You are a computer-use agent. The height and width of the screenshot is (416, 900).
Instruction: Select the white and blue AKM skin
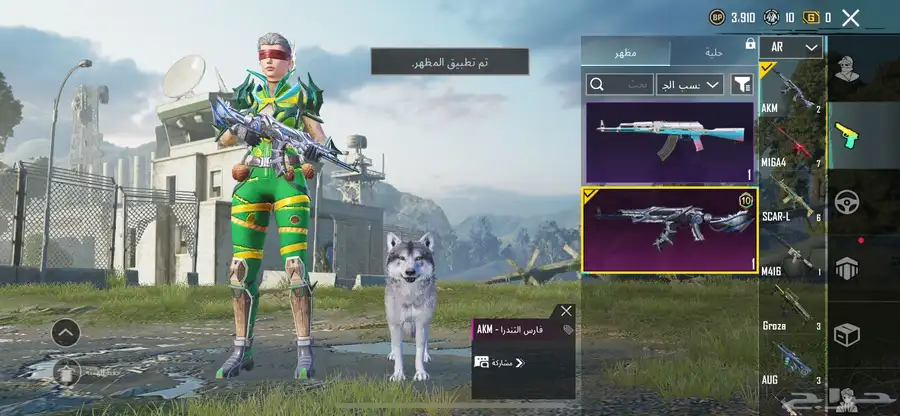coord(669,141)
